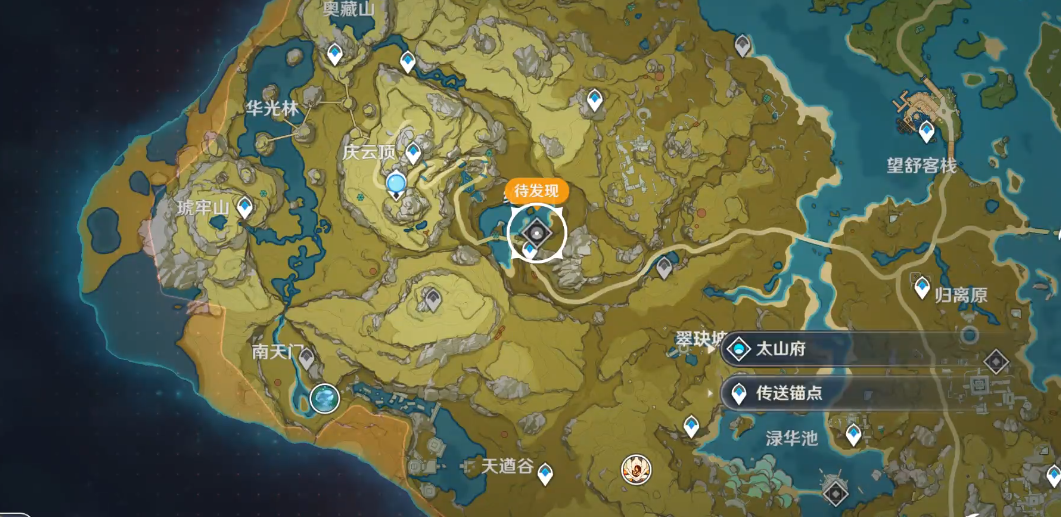Click the orange round boss portrait marker
This screenshot has width=1061, height=517.
(x=635, y=467)
